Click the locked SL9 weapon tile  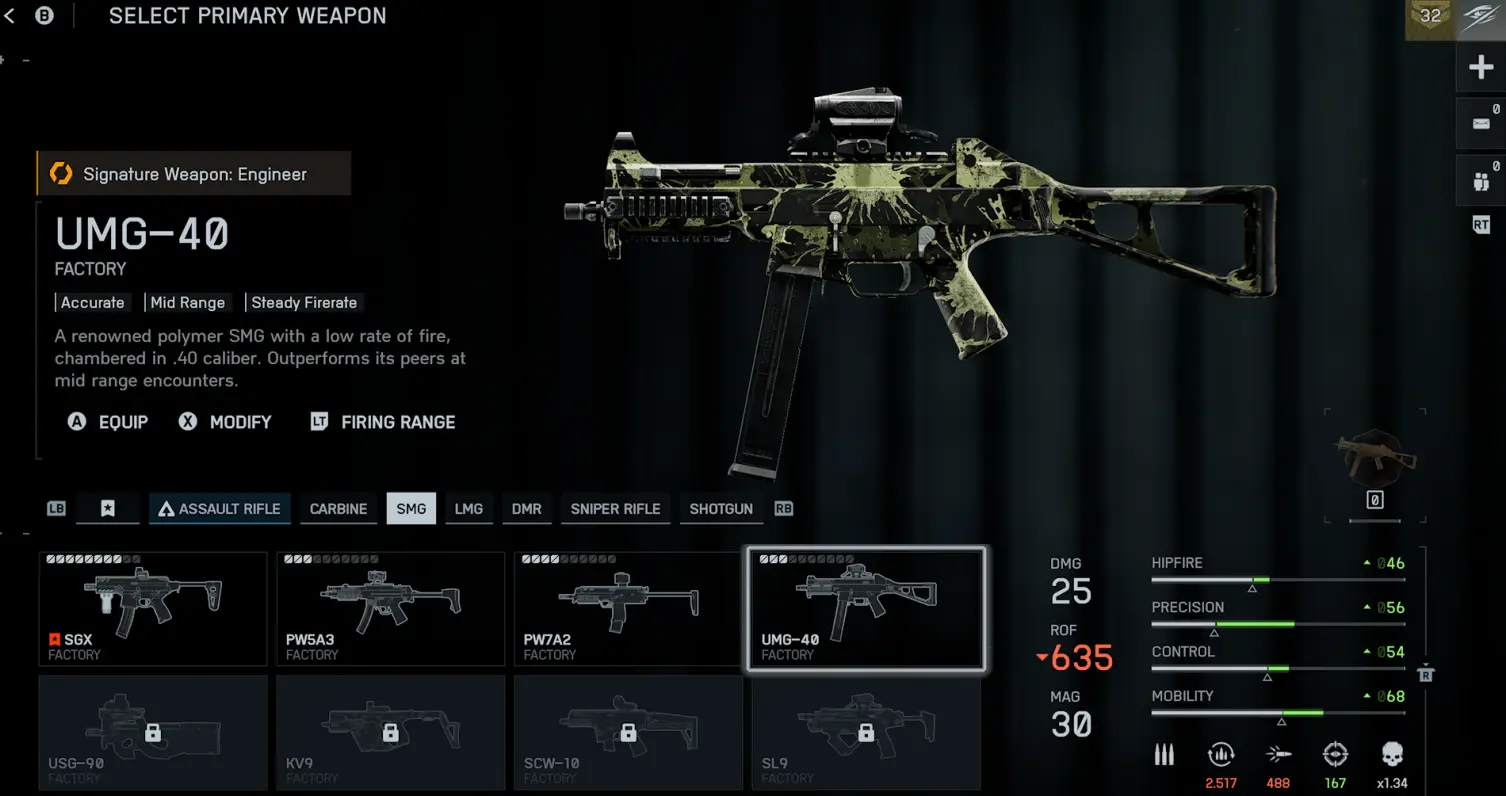pyautogui.click(x=866, y=733)
